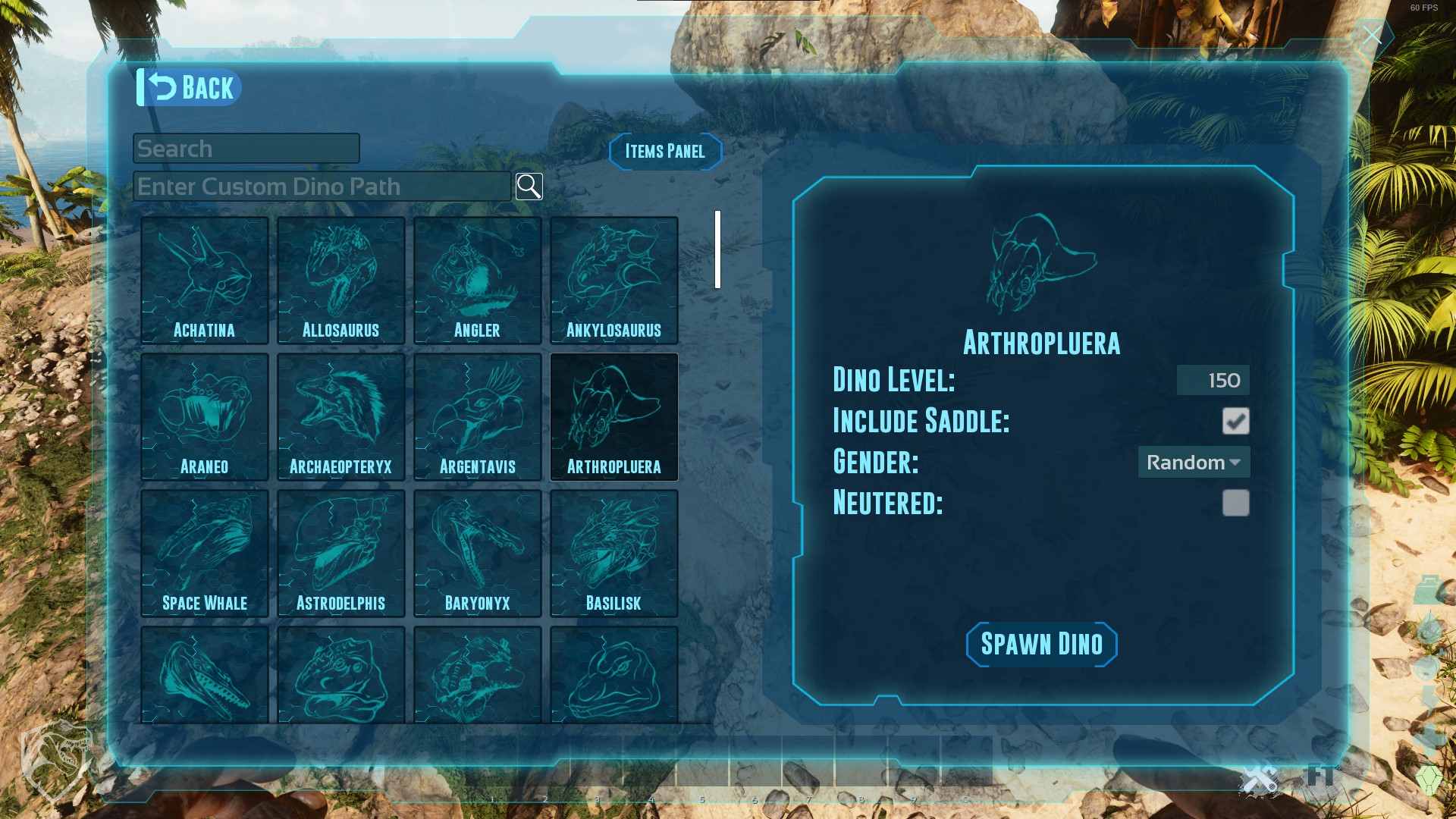Open the Gender Random dropdown
The image size is (1456, 819).
(x=1194, y=463)
